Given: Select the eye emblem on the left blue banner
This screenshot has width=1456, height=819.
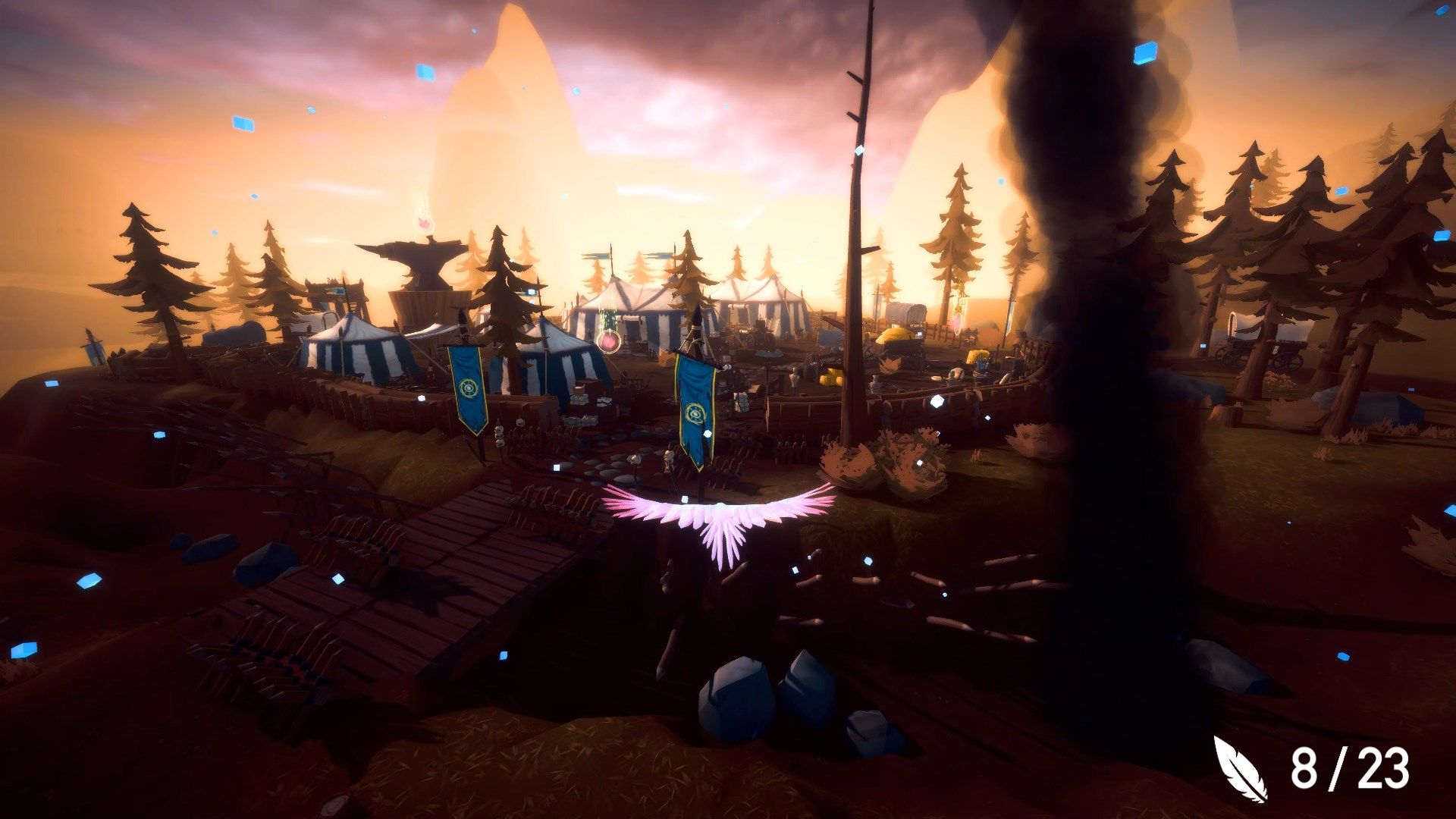Looking at the screenshot, I should point(469,387).
